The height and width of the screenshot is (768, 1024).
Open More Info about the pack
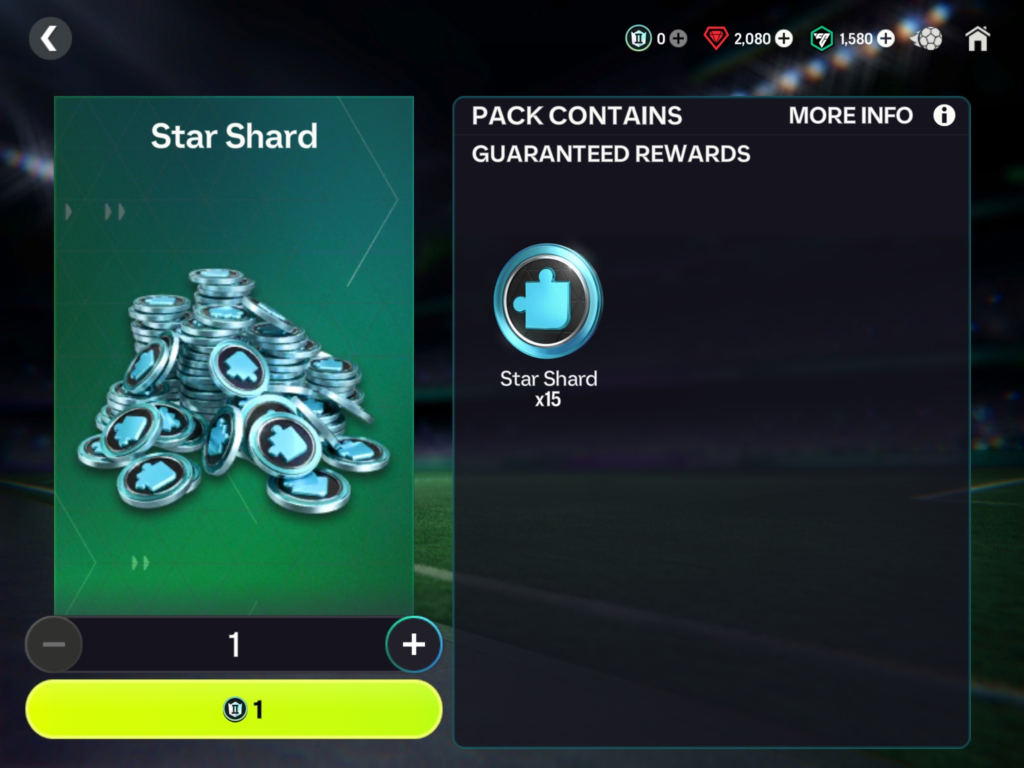(943, 116)
